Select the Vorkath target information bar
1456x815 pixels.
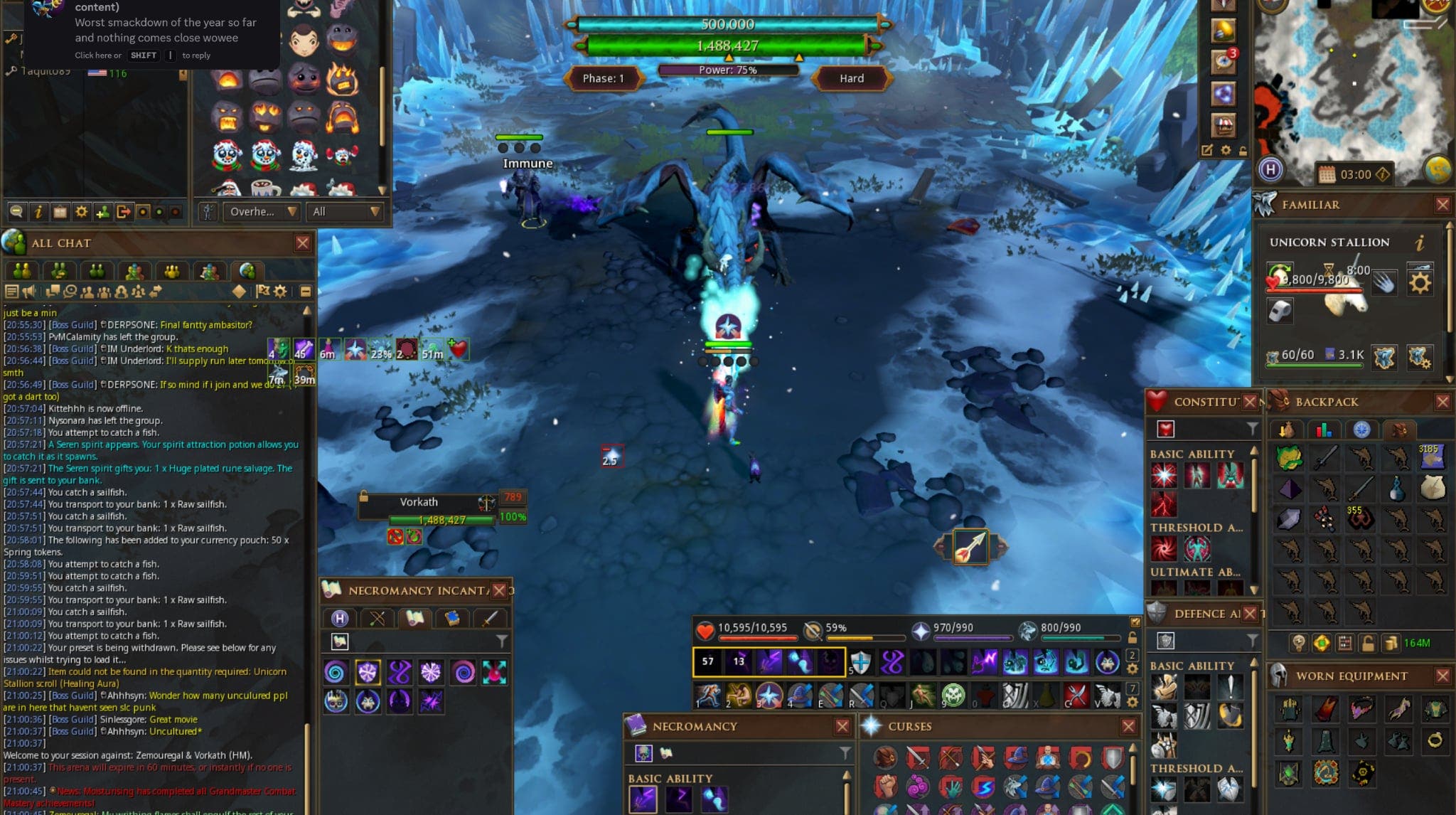click(427, 509)
